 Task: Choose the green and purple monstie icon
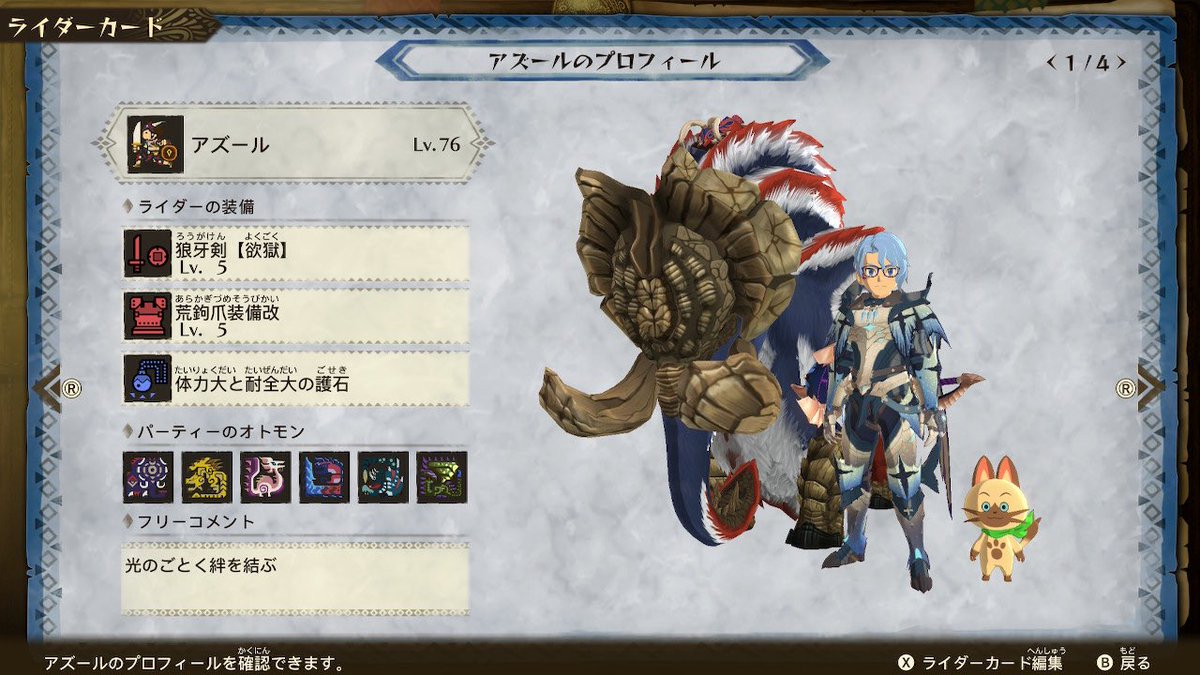[x=441, y=477]
